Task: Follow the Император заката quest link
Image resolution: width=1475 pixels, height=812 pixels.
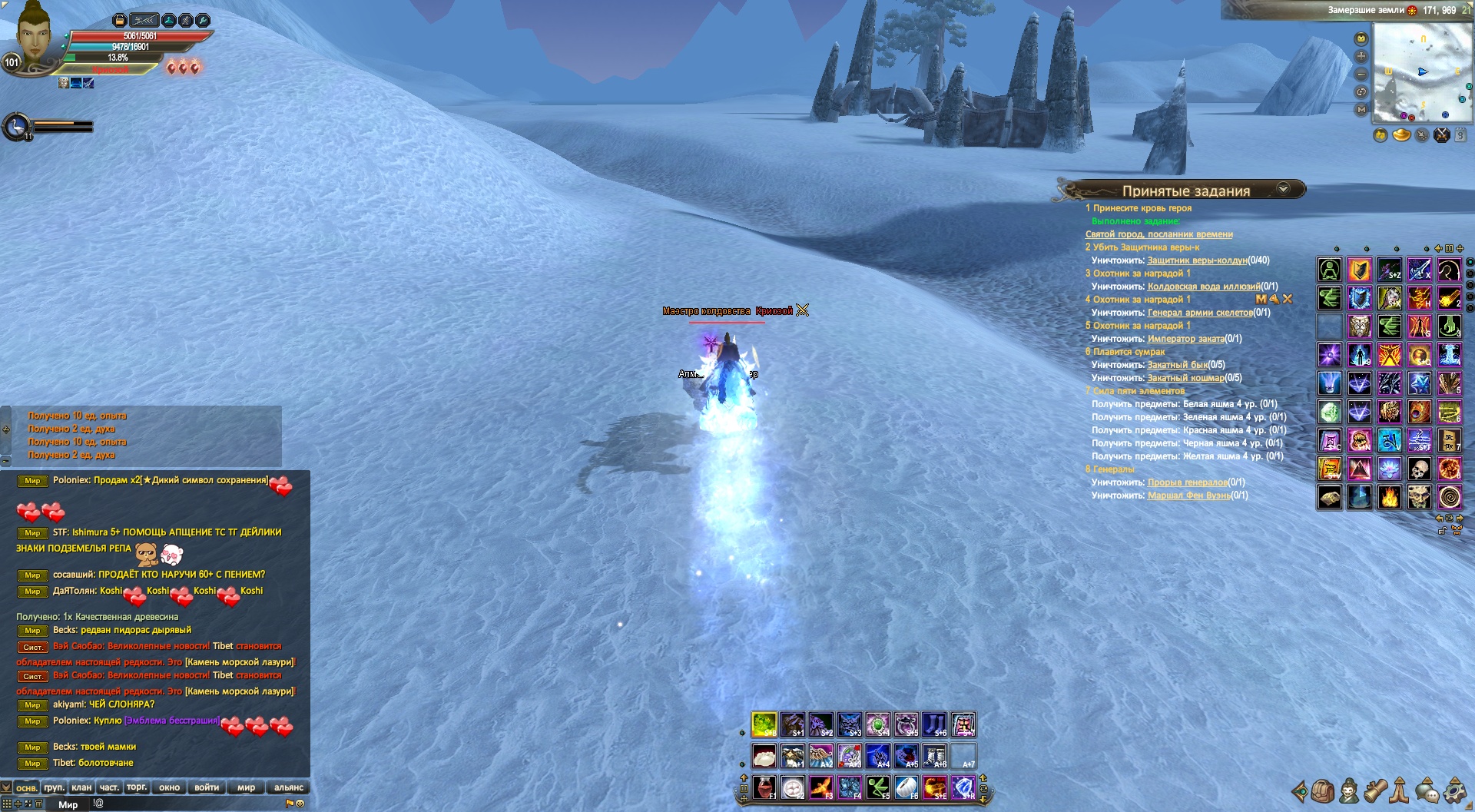Action: [1185, 339]
